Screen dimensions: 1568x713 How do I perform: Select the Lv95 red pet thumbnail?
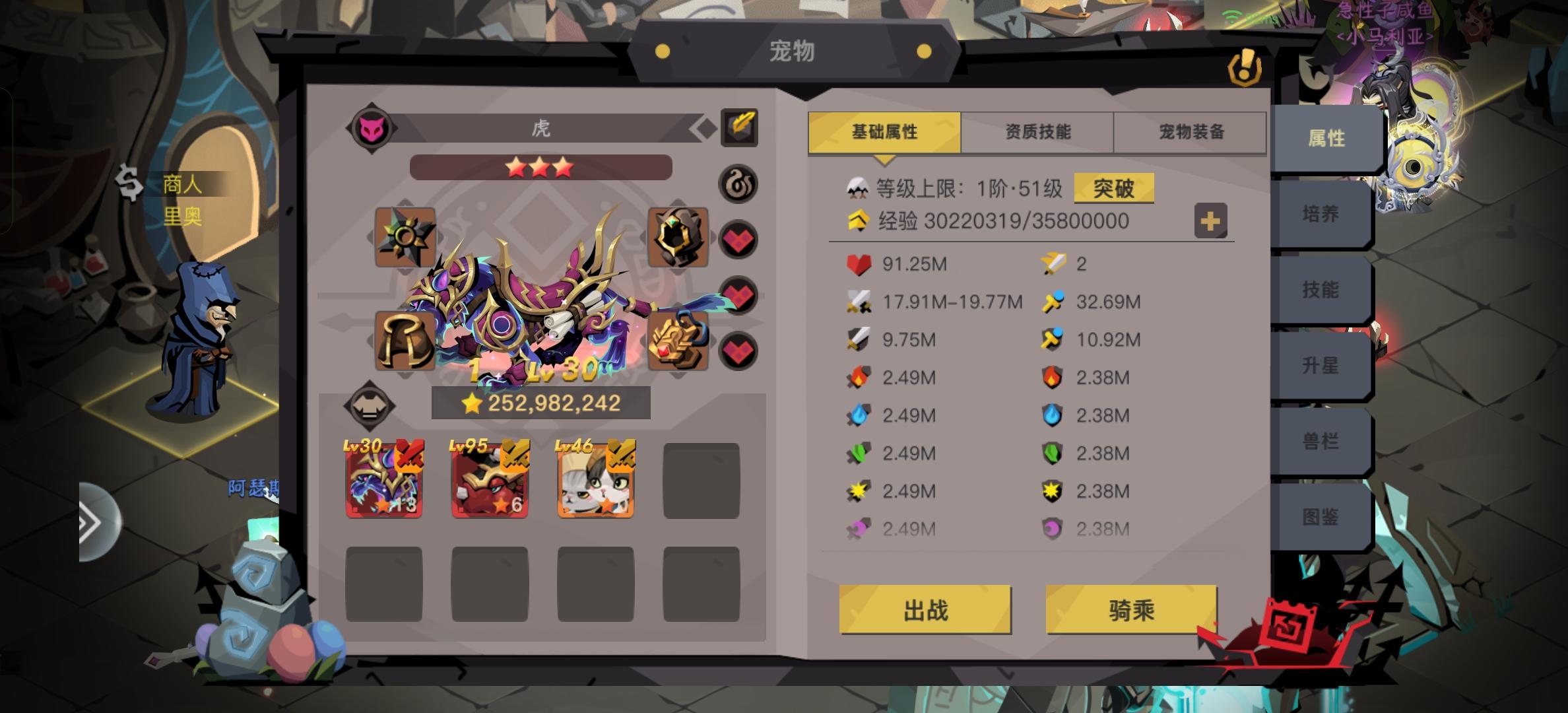tap(490, 478)
